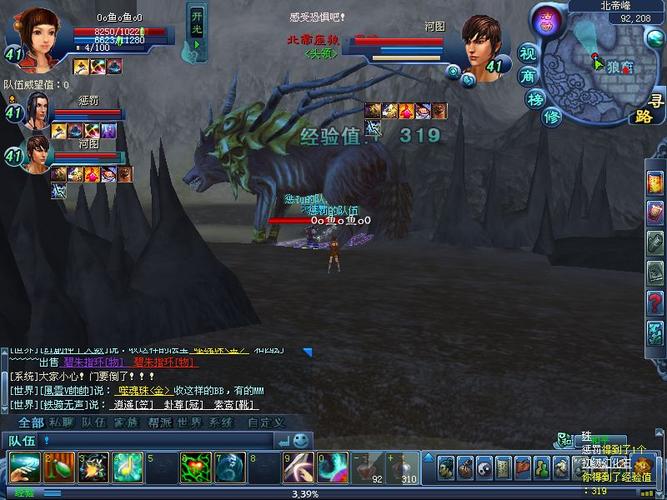
Task: Click the 修 repair button
Action: pyautogui.click(x=550, y=117)
